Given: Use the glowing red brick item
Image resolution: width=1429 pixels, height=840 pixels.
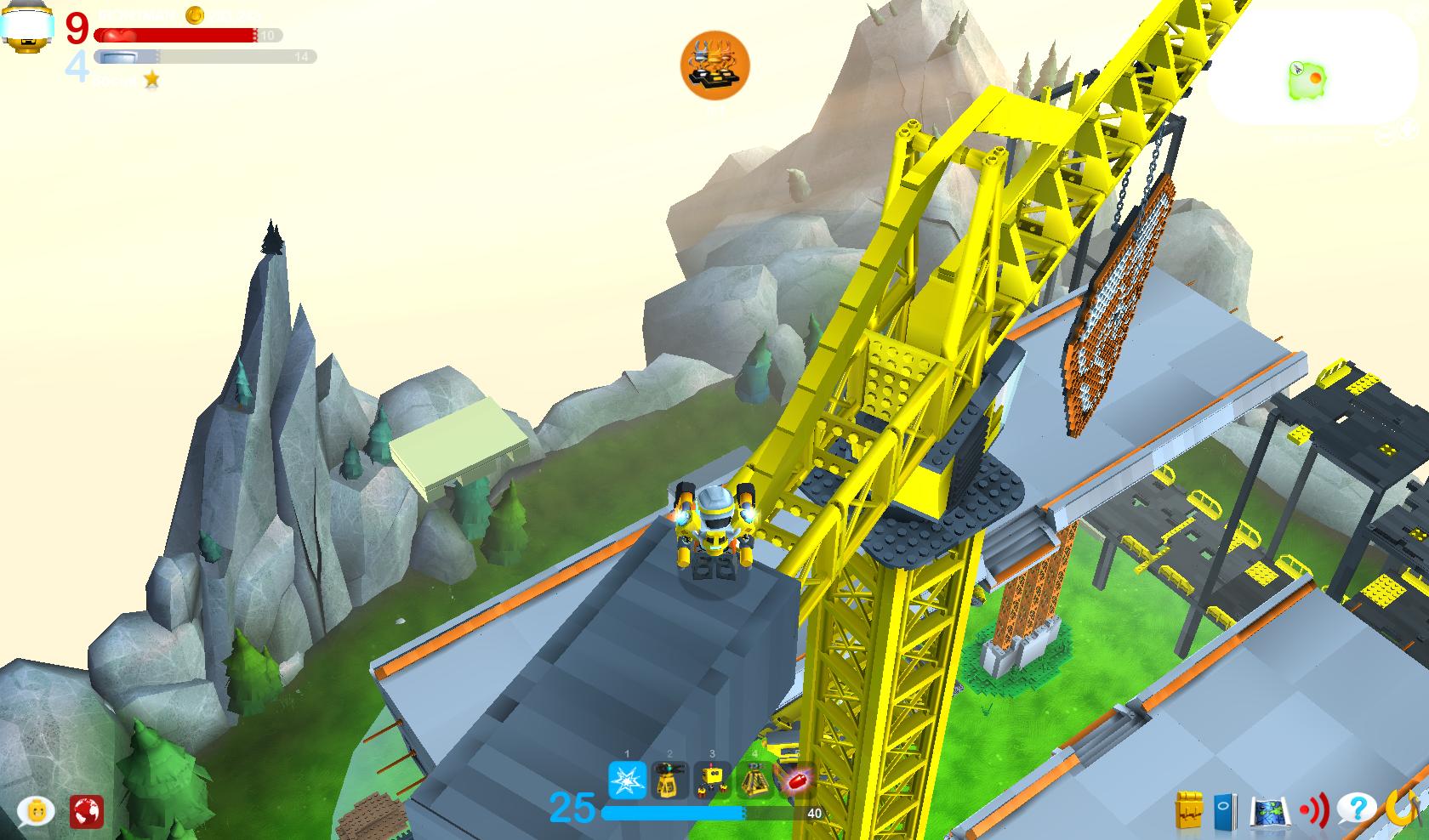Looking at the screenshot, I should point(796,780).
